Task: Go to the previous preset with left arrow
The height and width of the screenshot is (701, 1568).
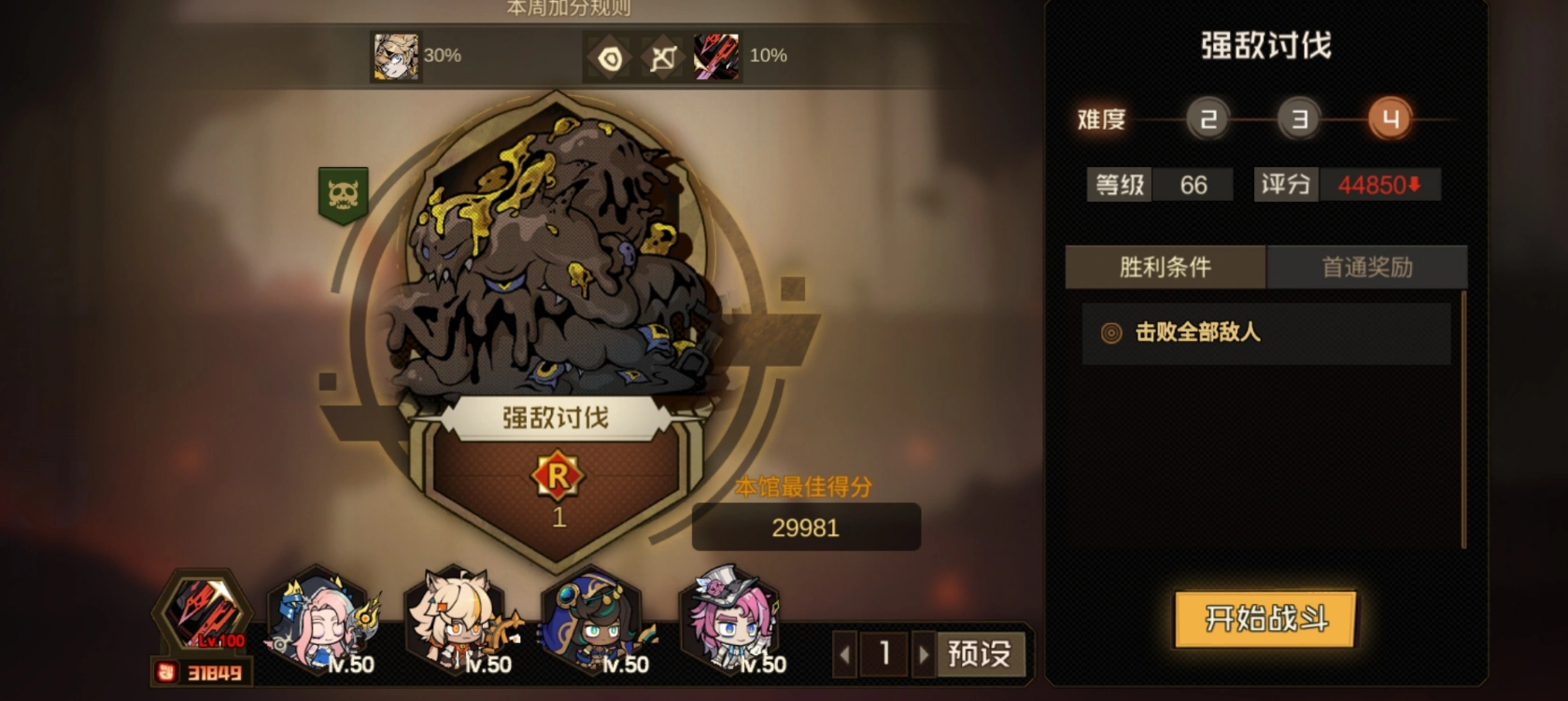Action: pos(845,654)
